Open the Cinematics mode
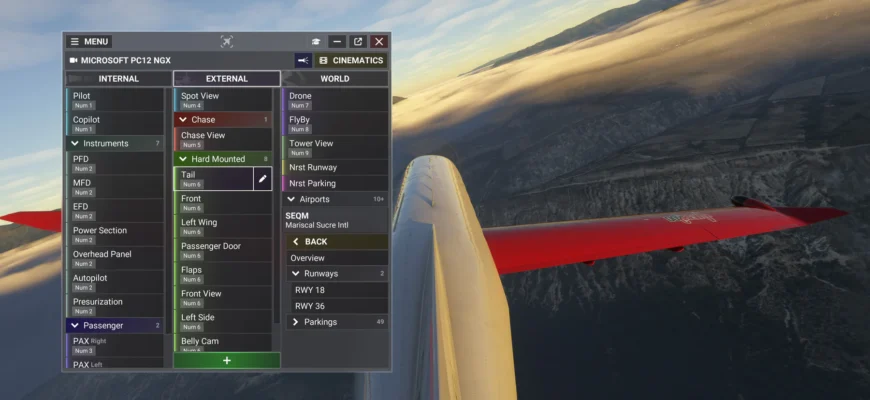This screenshot has height=400, width=870. pos(351,60)
